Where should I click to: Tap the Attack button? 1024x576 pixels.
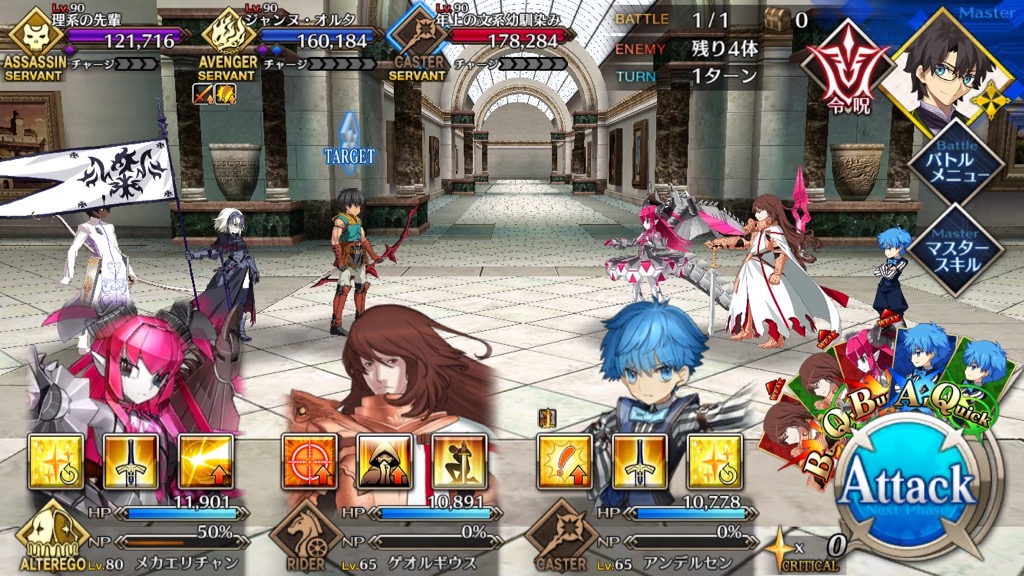[x=907, y=487]
